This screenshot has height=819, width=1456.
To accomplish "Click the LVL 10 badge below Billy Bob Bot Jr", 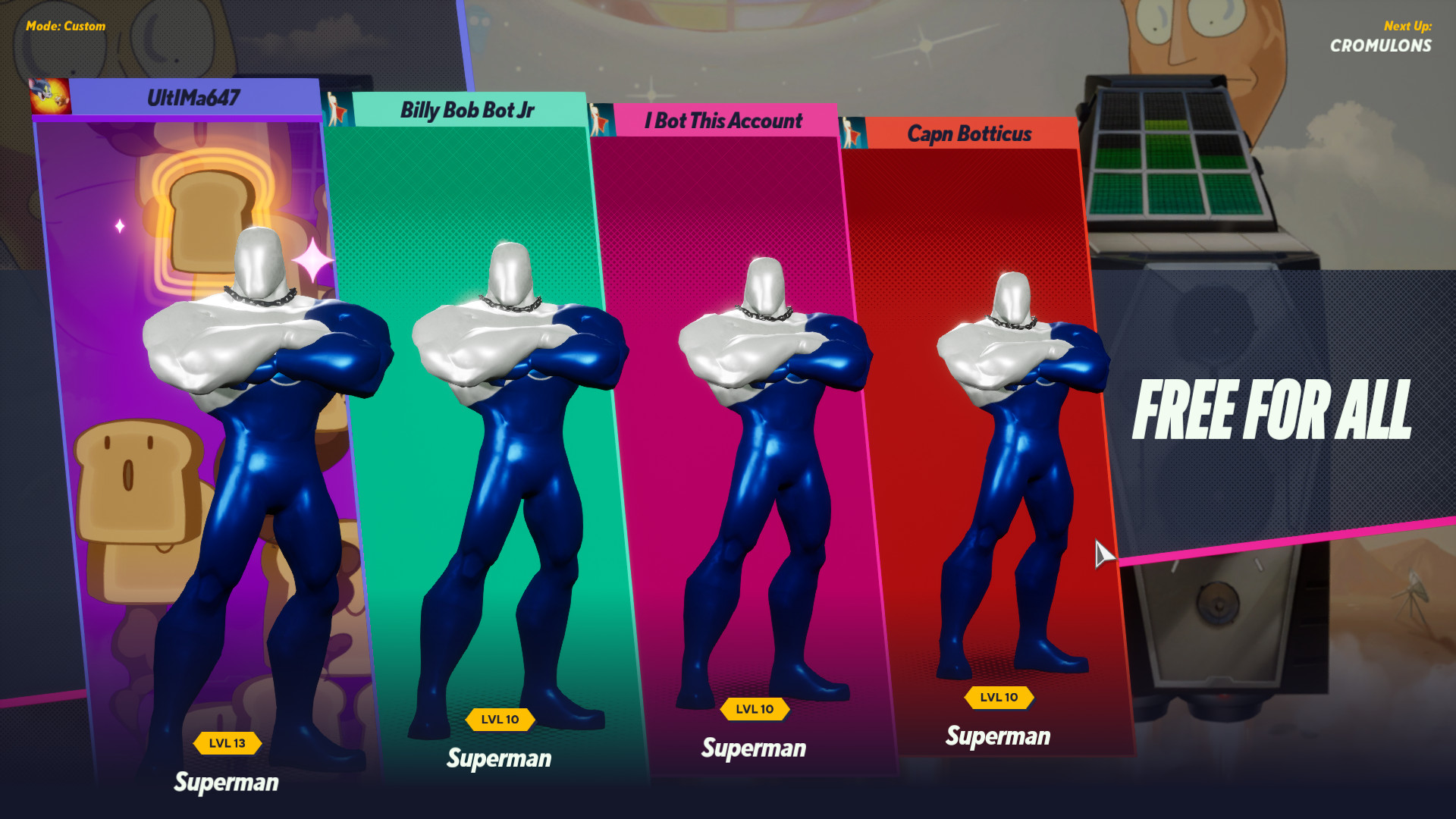I will pyautogui.click(x=500, y=719).
